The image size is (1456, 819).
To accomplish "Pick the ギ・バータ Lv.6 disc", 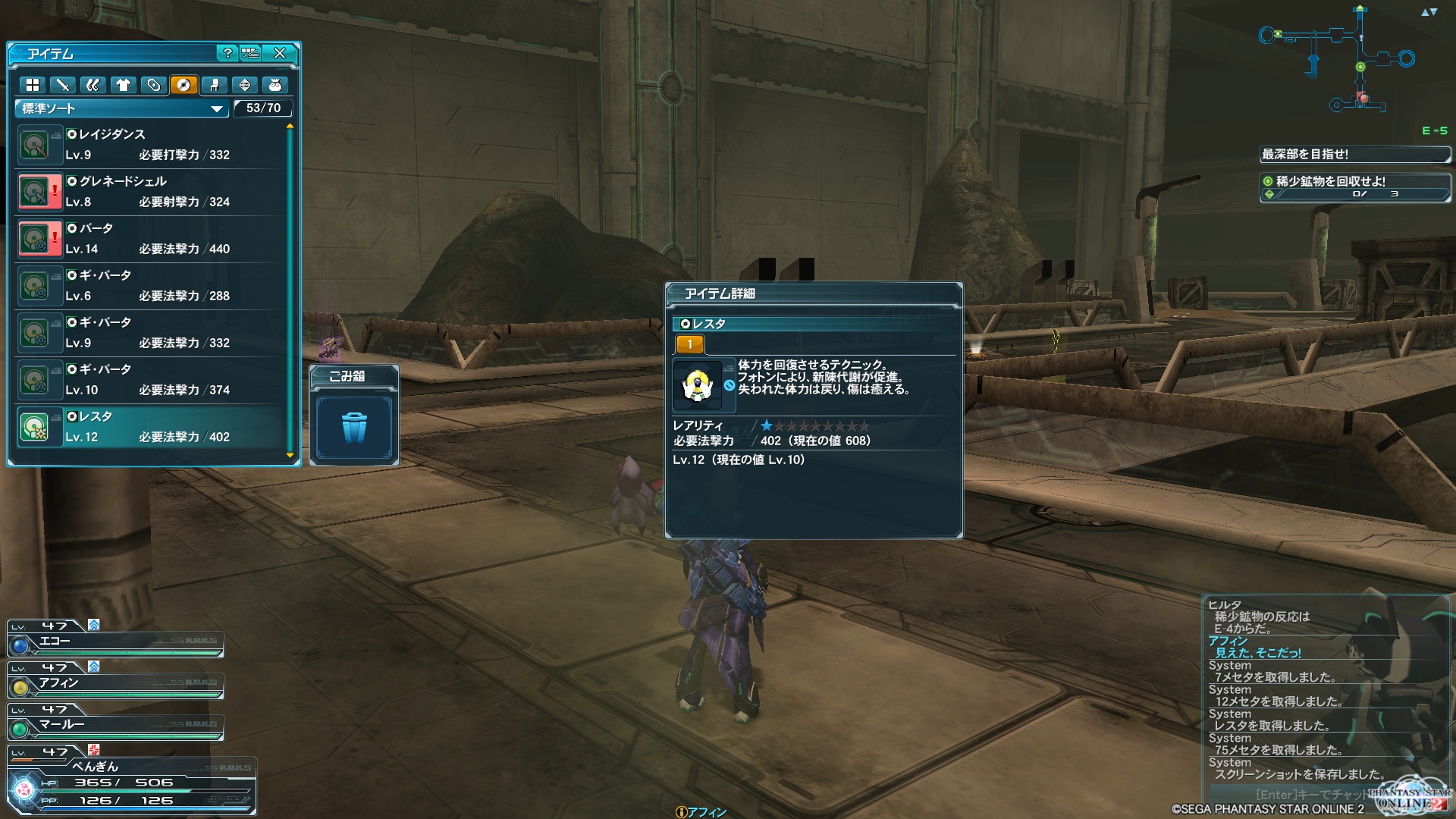I will point(152,286).
